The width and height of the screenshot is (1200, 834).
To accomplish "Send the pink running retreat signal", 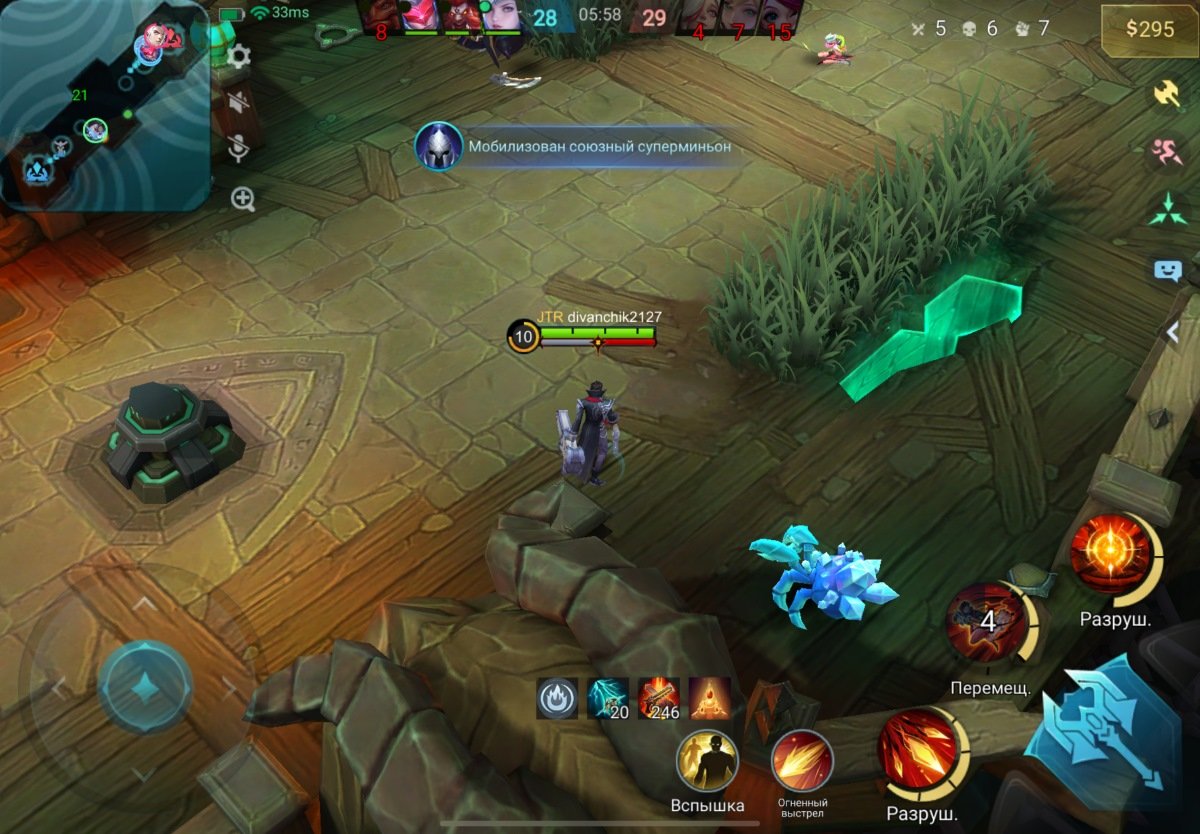I will (1167, 152).
